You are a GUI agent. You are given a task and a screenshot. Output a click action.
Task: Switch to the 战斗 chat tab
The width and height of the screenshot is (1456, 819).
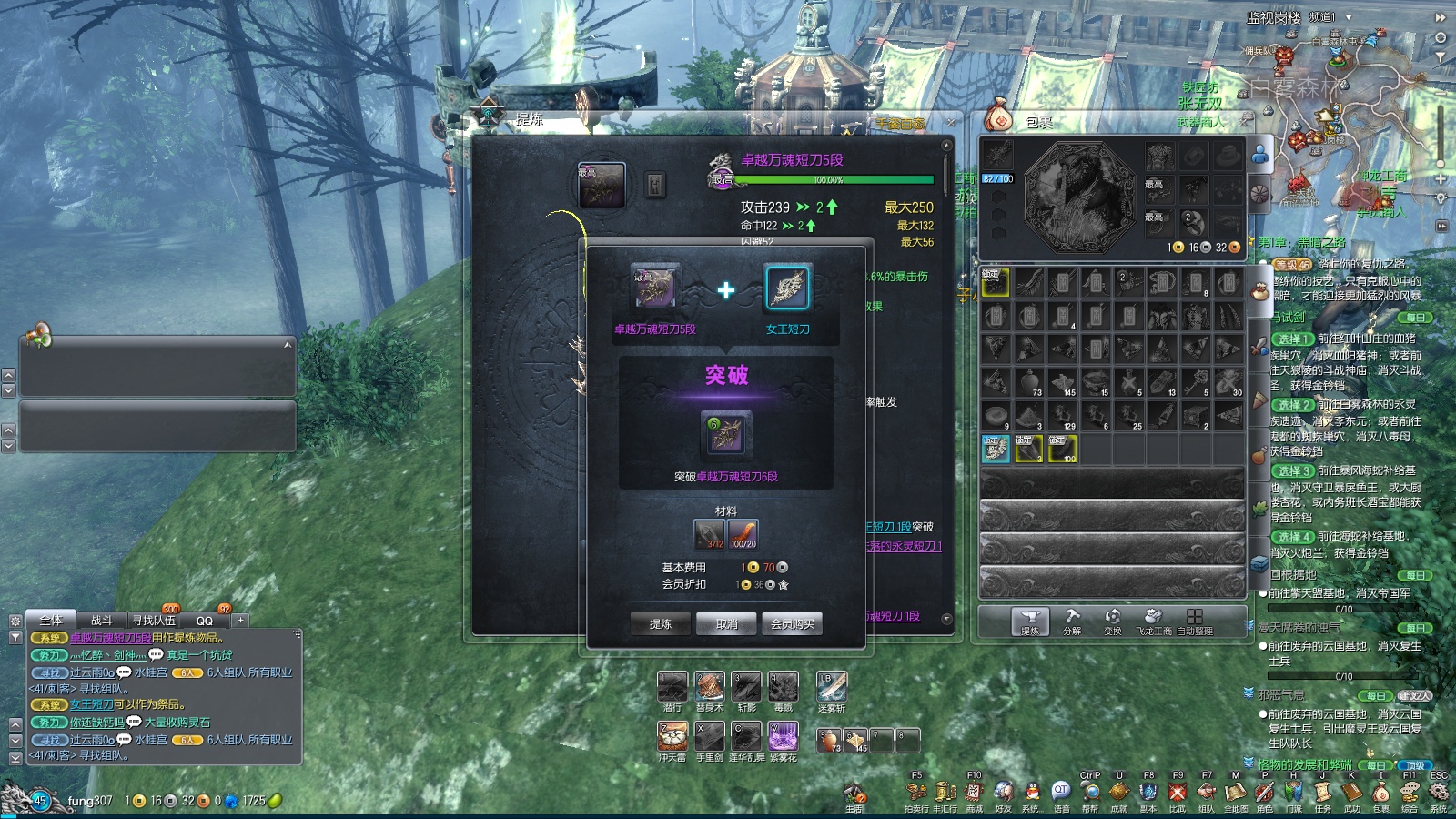(101, 621)
